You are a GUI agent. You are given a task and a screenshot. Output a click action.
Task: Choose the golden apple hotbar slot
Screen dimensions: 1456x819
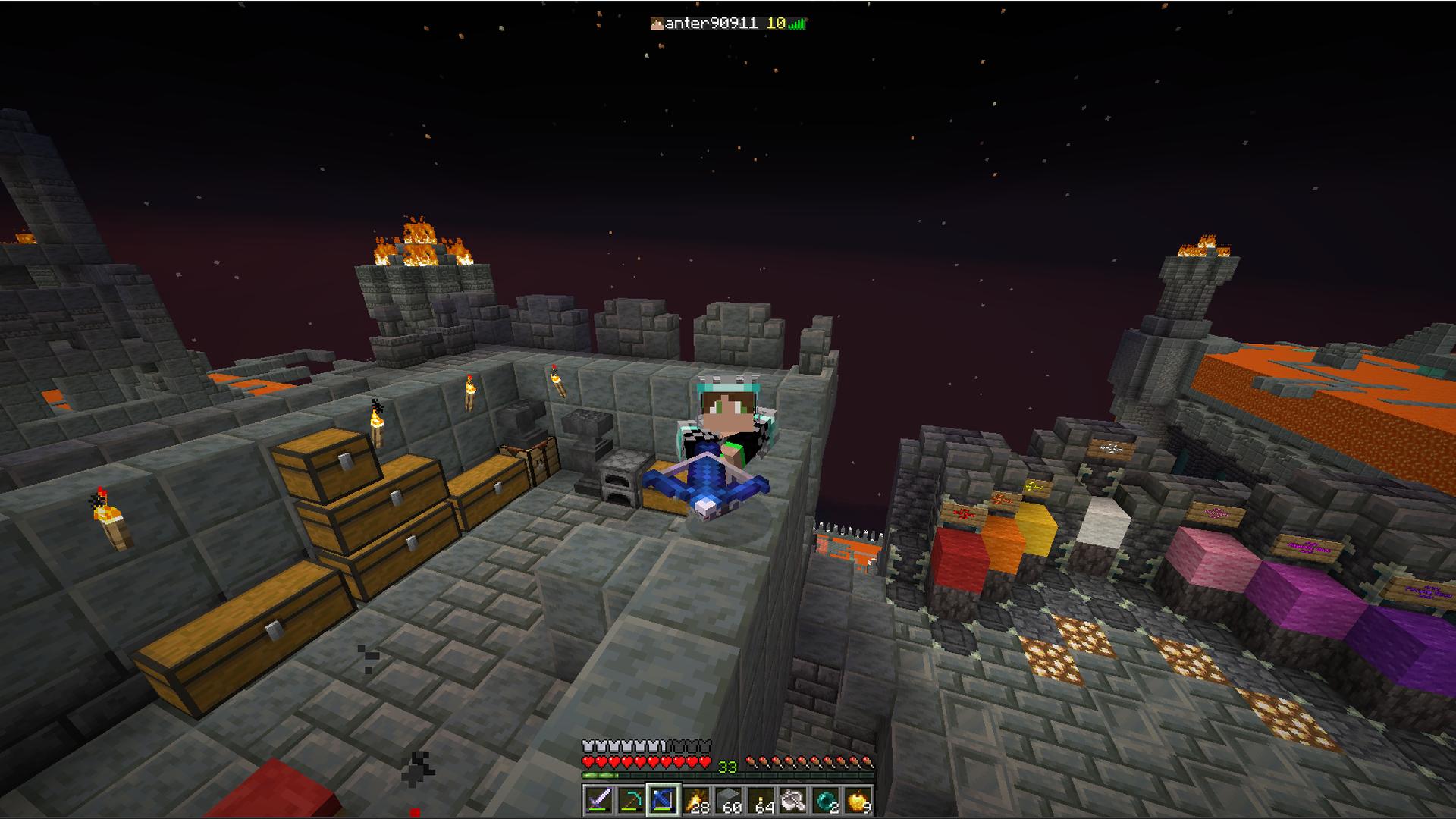pyautogui.click(x=858, y=800)
